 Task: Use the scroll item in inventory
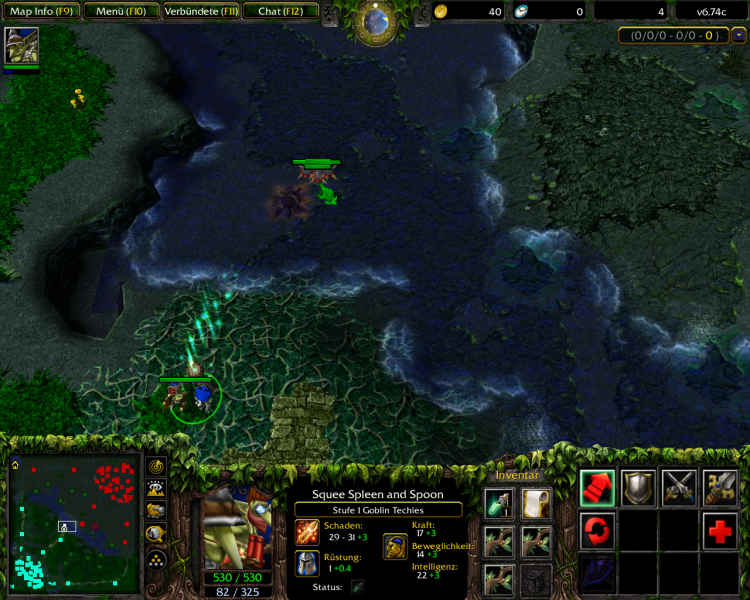[x=536, y=504]
